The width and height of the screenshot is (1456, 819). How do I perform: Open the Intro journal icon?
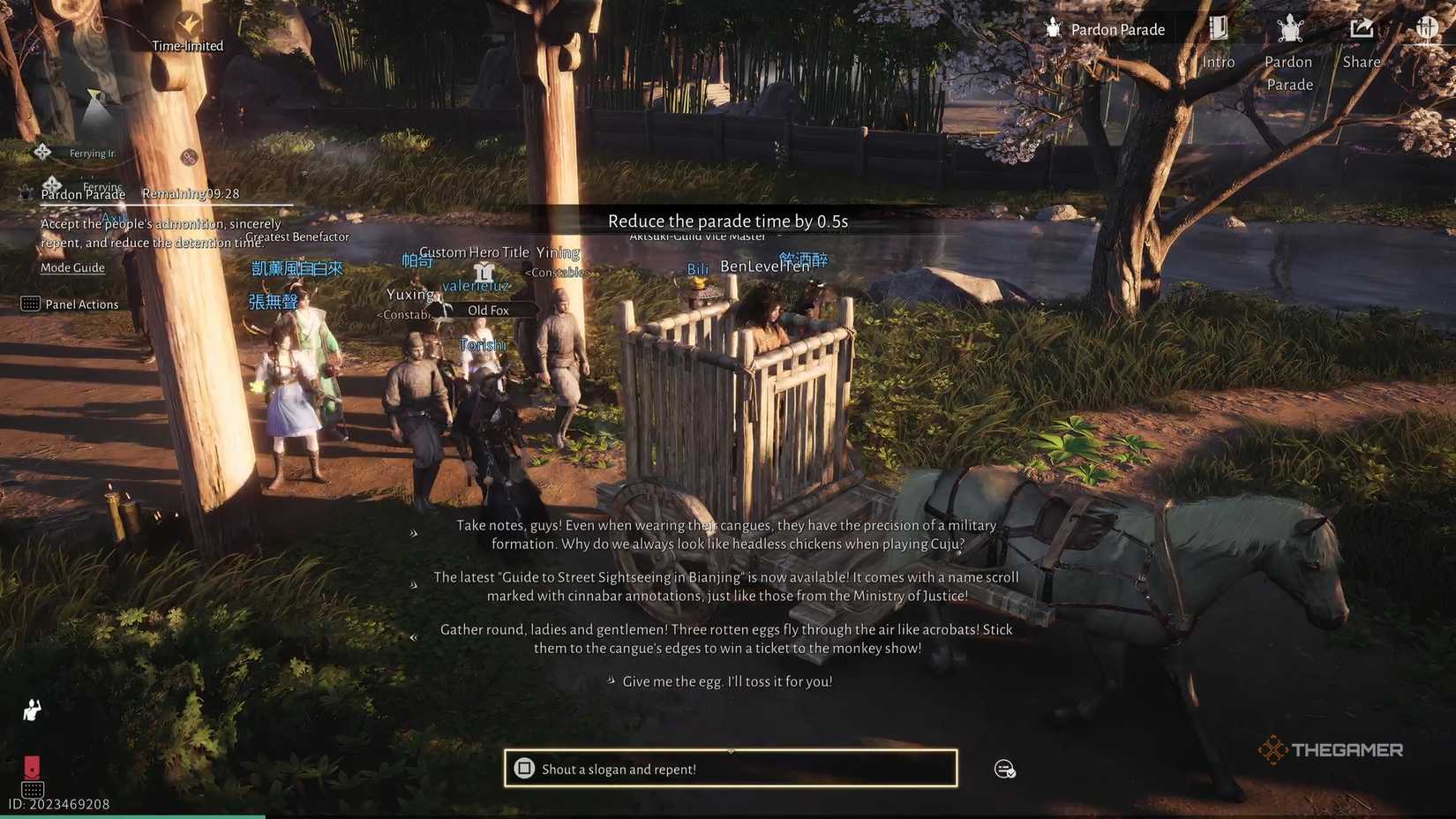tap(1218, 29)
